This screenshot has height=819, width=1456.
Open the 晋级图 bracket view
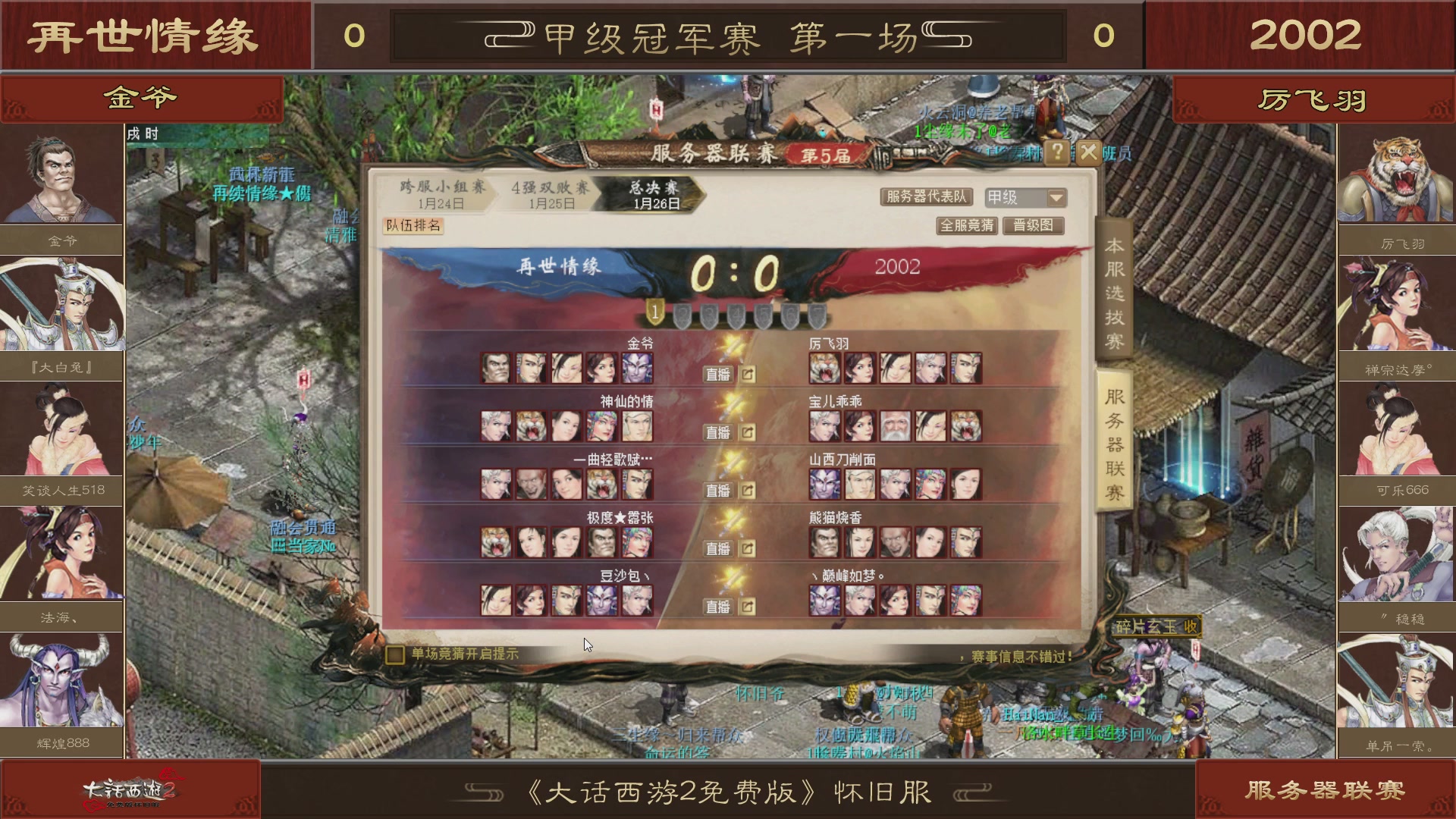(1034, 225)
